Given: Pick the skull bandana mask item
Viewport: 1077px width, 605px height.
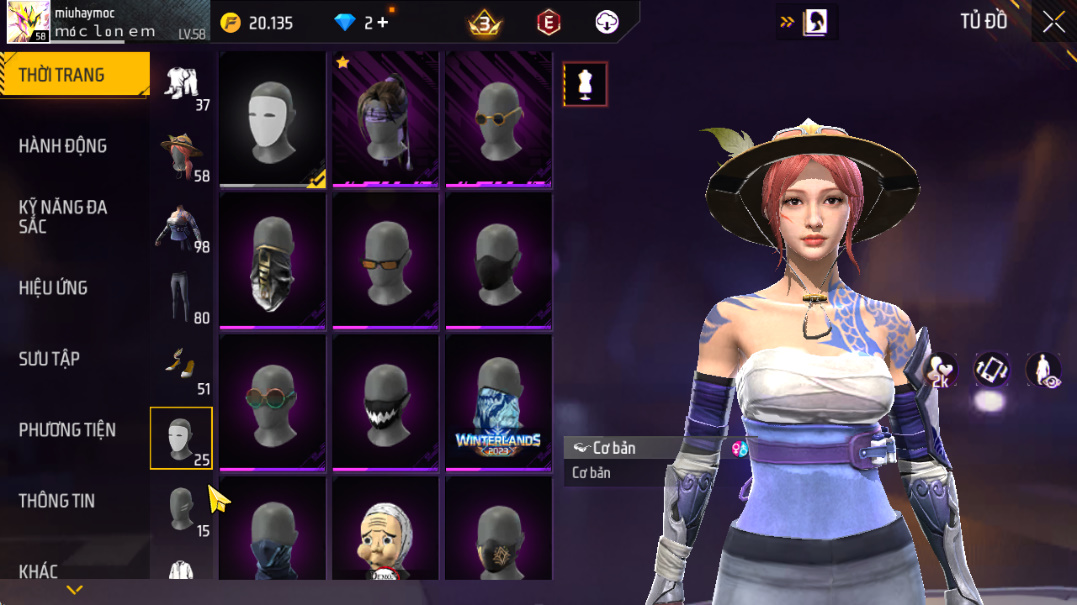Looking at the screenshot, I should coord(272,261).
